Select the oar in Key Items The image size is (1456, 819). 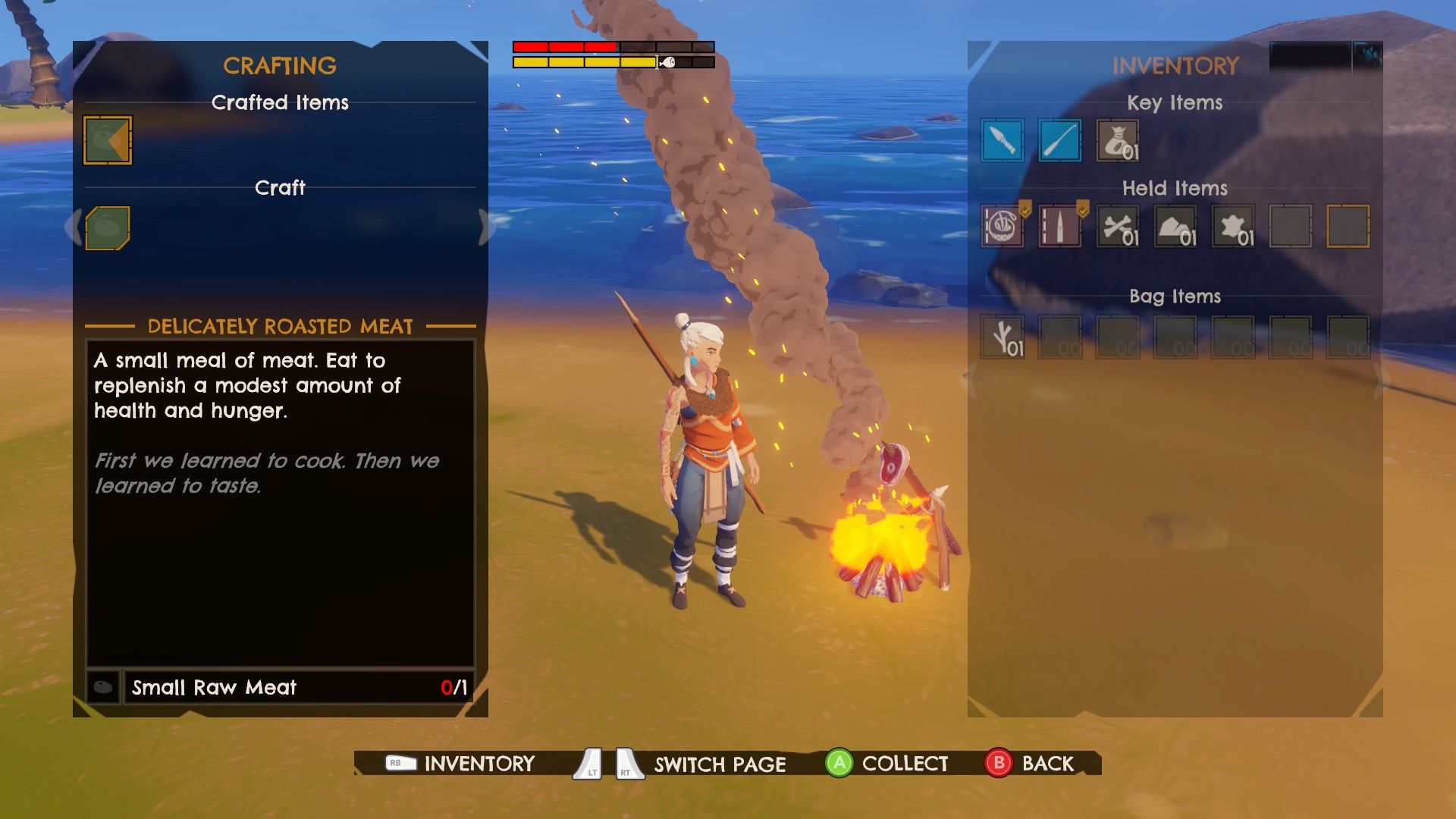(x=1059, y=140)
